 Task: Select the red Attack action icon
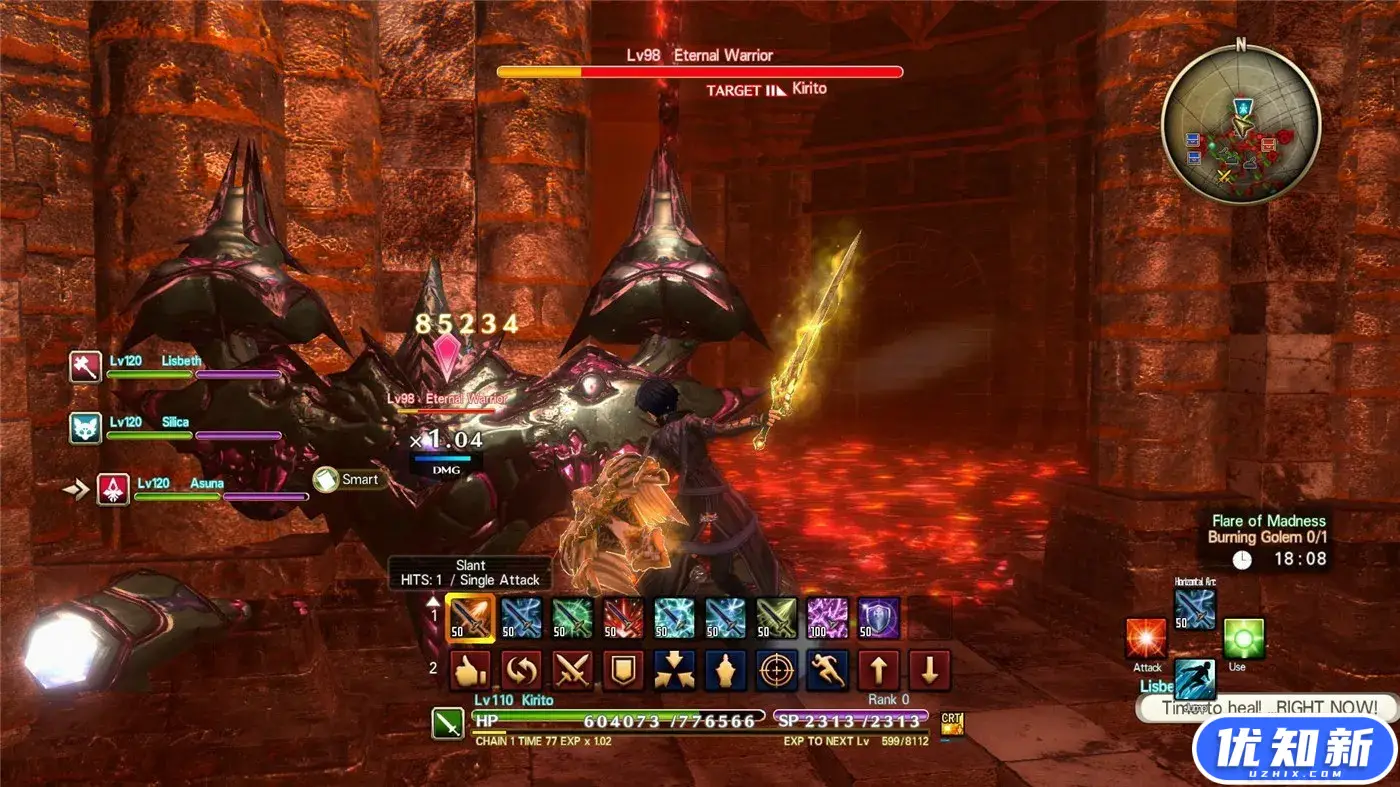[1146, 638]
